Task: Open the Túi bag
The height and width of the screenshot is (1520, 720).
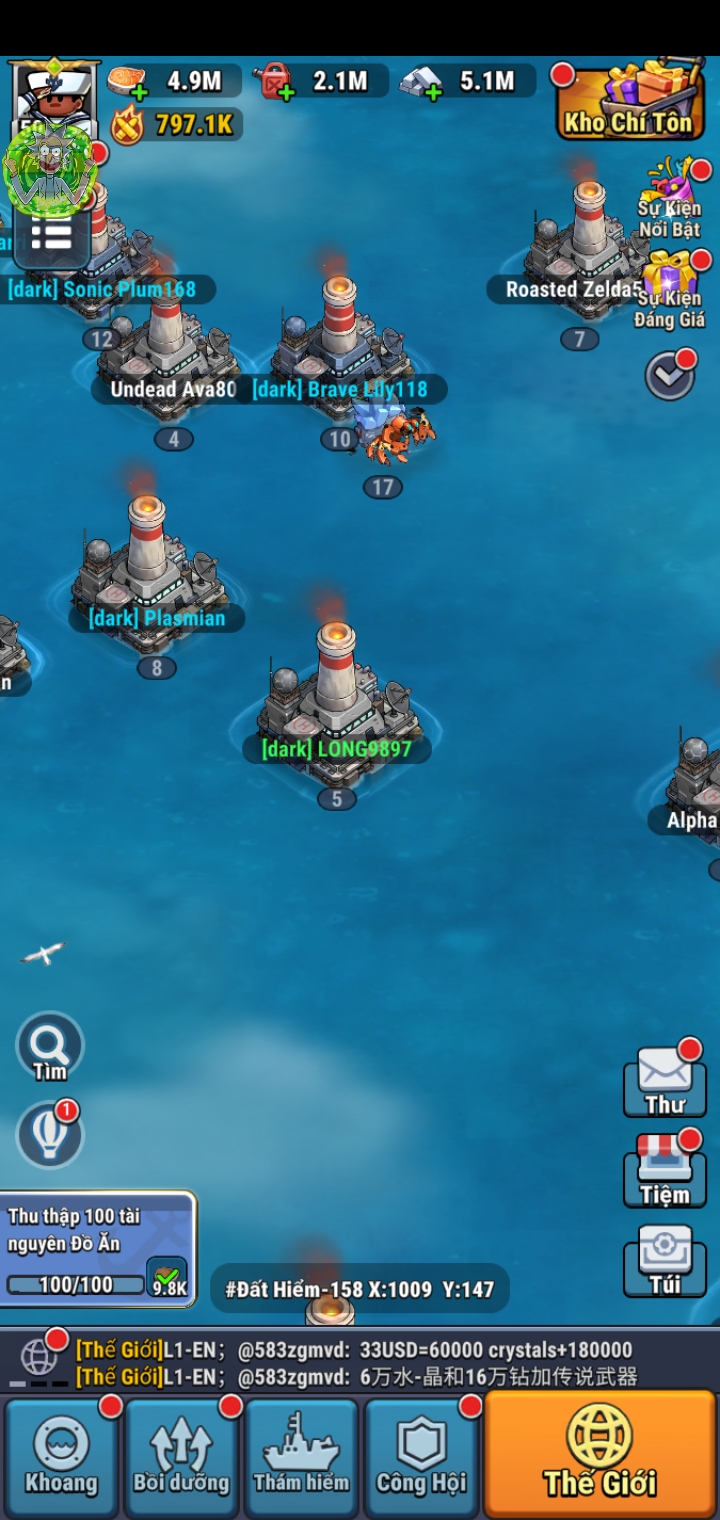Action: tap(665, 1262)
